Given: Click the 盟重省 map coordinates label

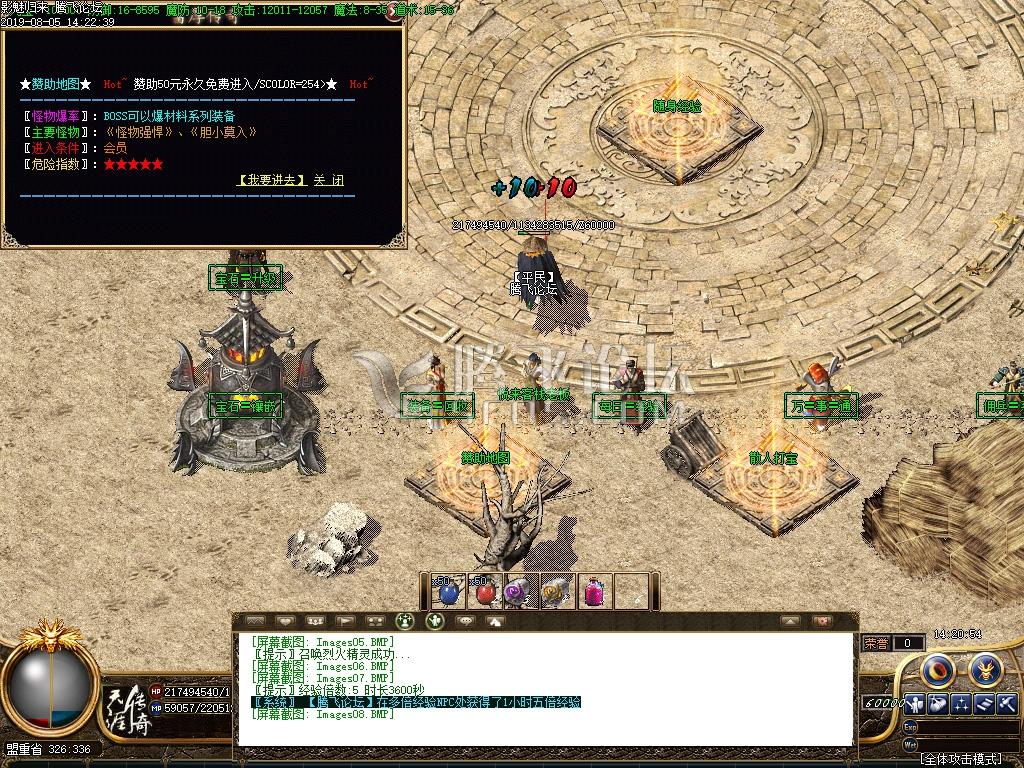Looking at the screenshot, I should point(48,749).
